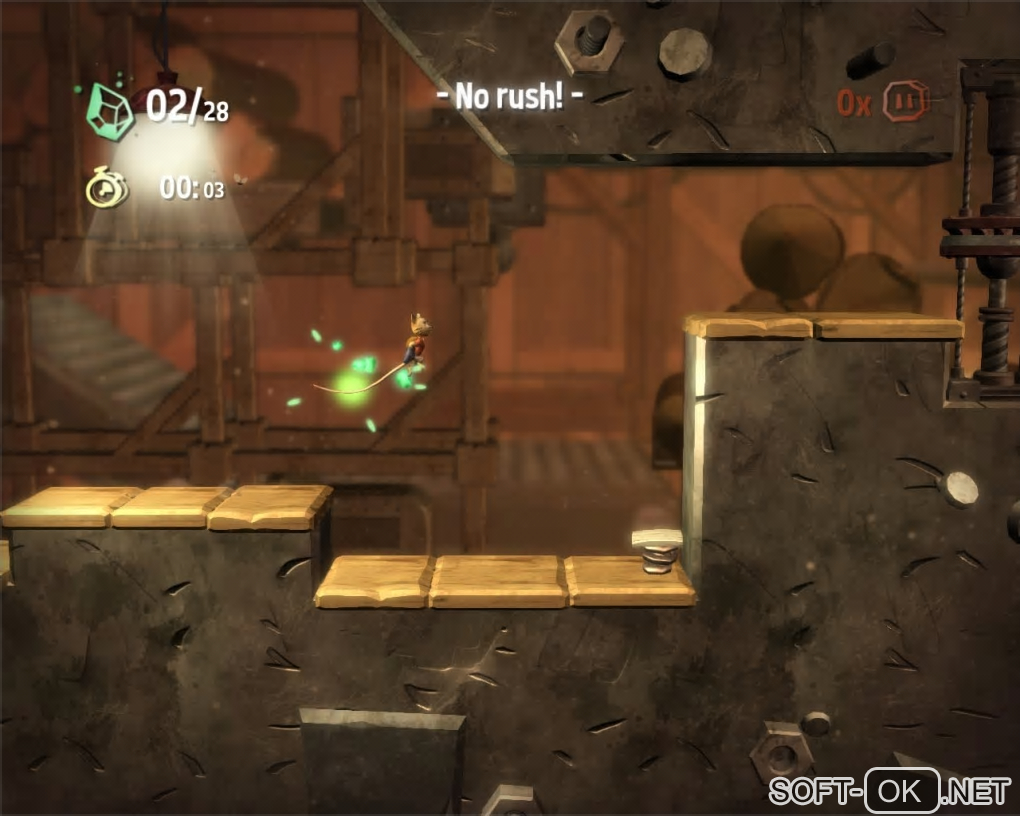Click the SOFT-OK.NET watermark logo
This screenshot has width=1020, height=816.
click(x=889, y=792)
